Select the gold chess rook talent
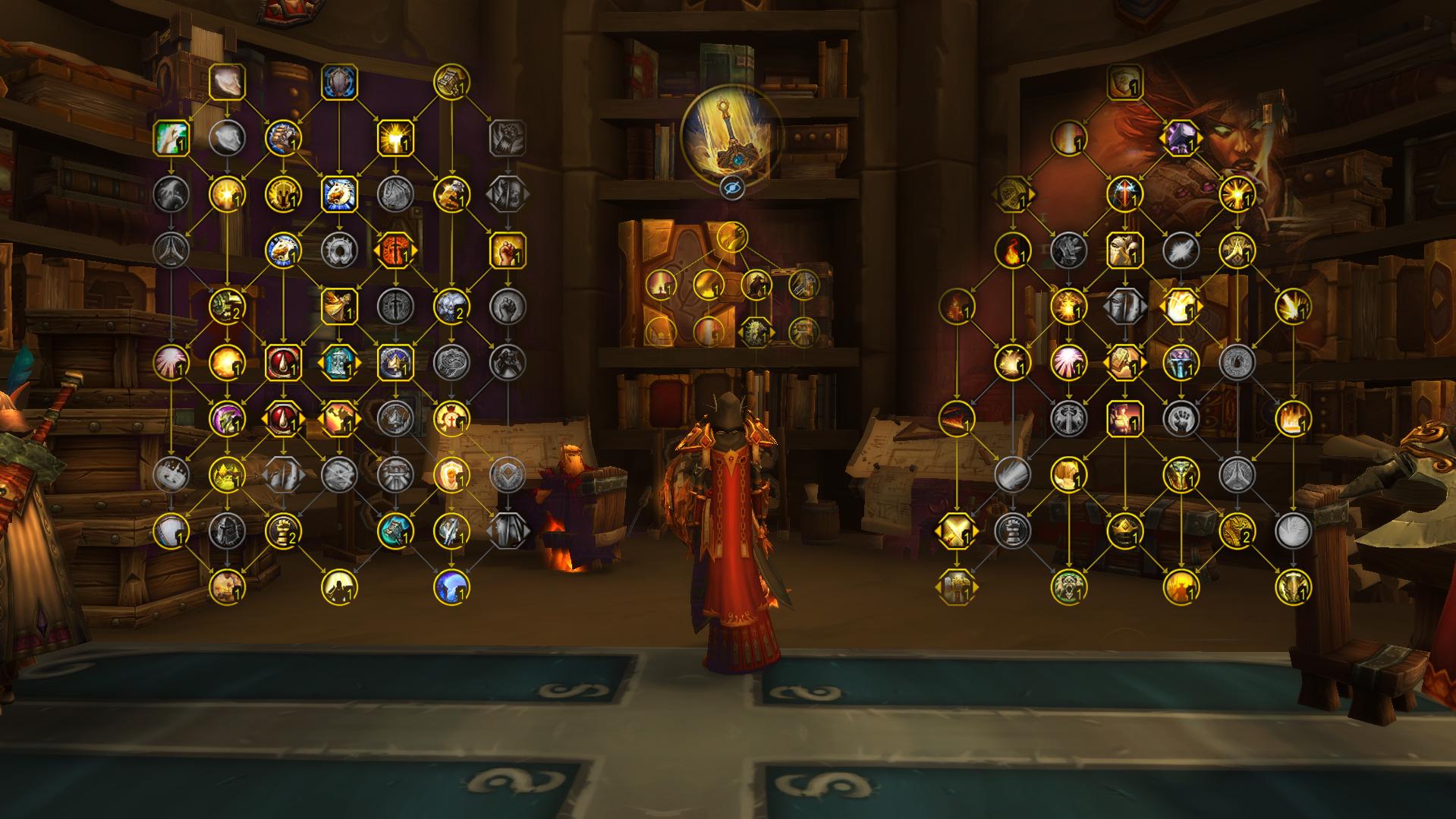The image size is (1456, 819). tap(283, 531)
